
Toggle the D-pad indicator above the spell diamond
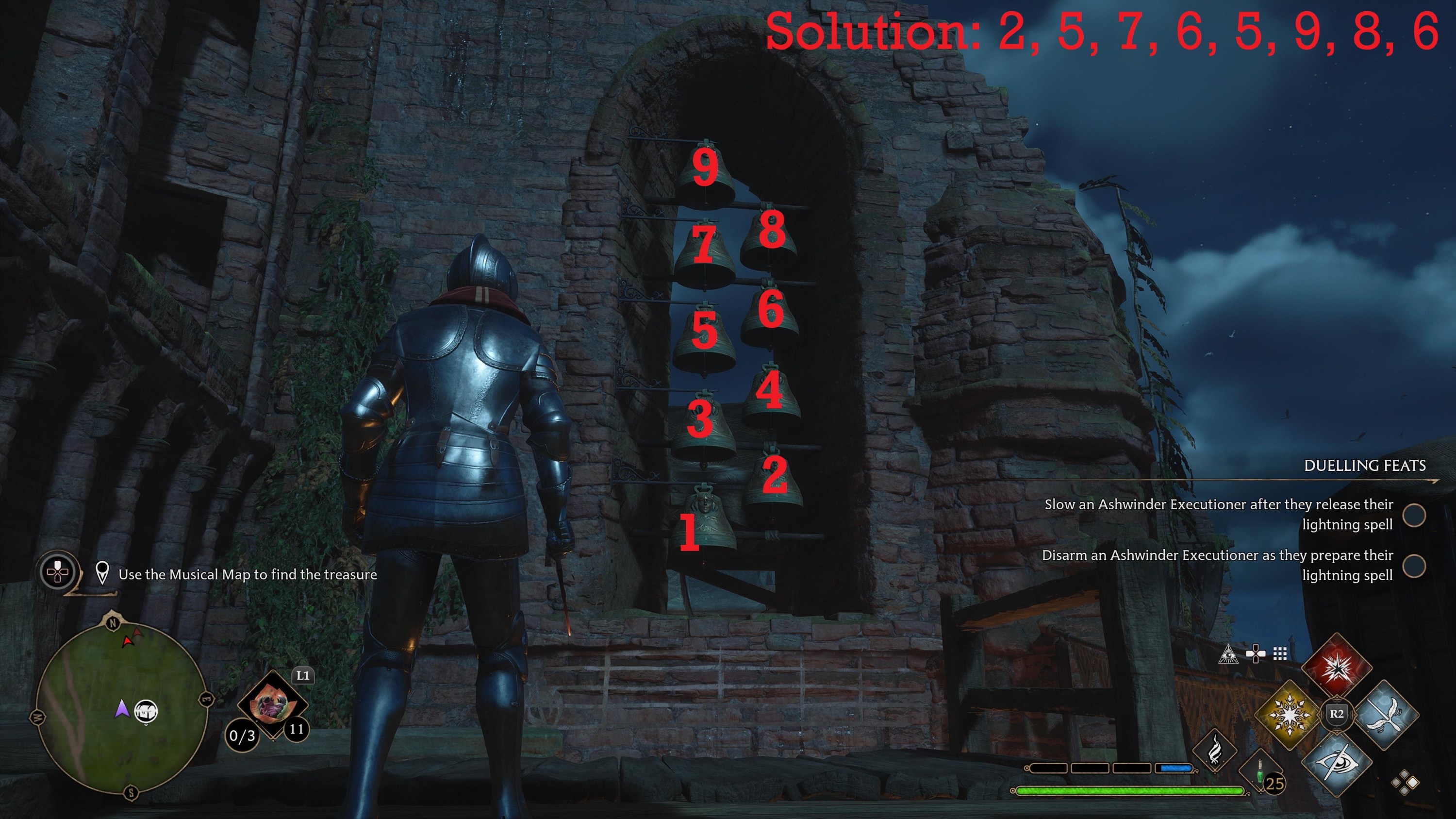coord(1256,653)
